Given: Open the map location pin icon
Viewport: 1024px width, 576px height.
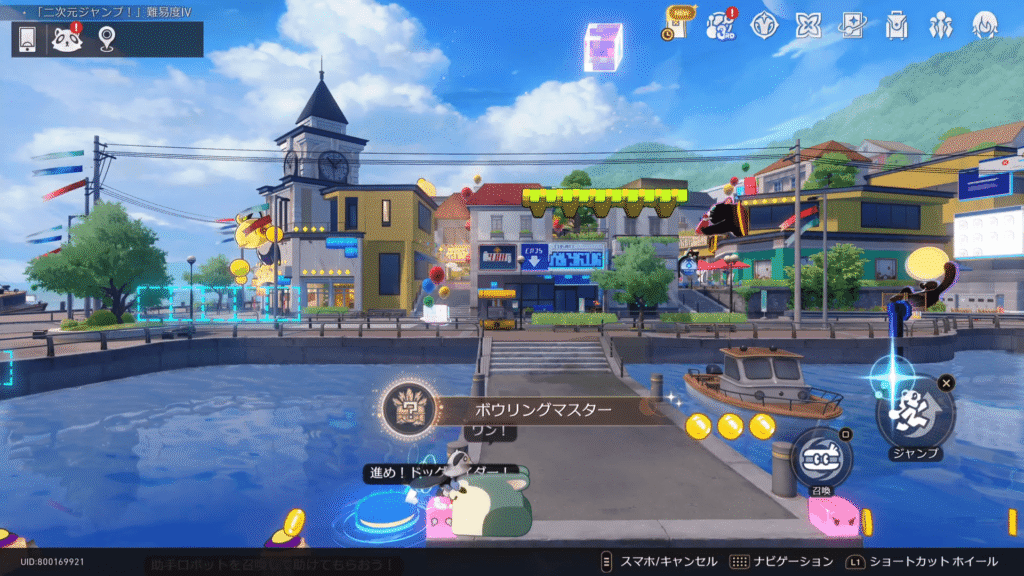Looking at the screenshot, I should coord(106,39).
